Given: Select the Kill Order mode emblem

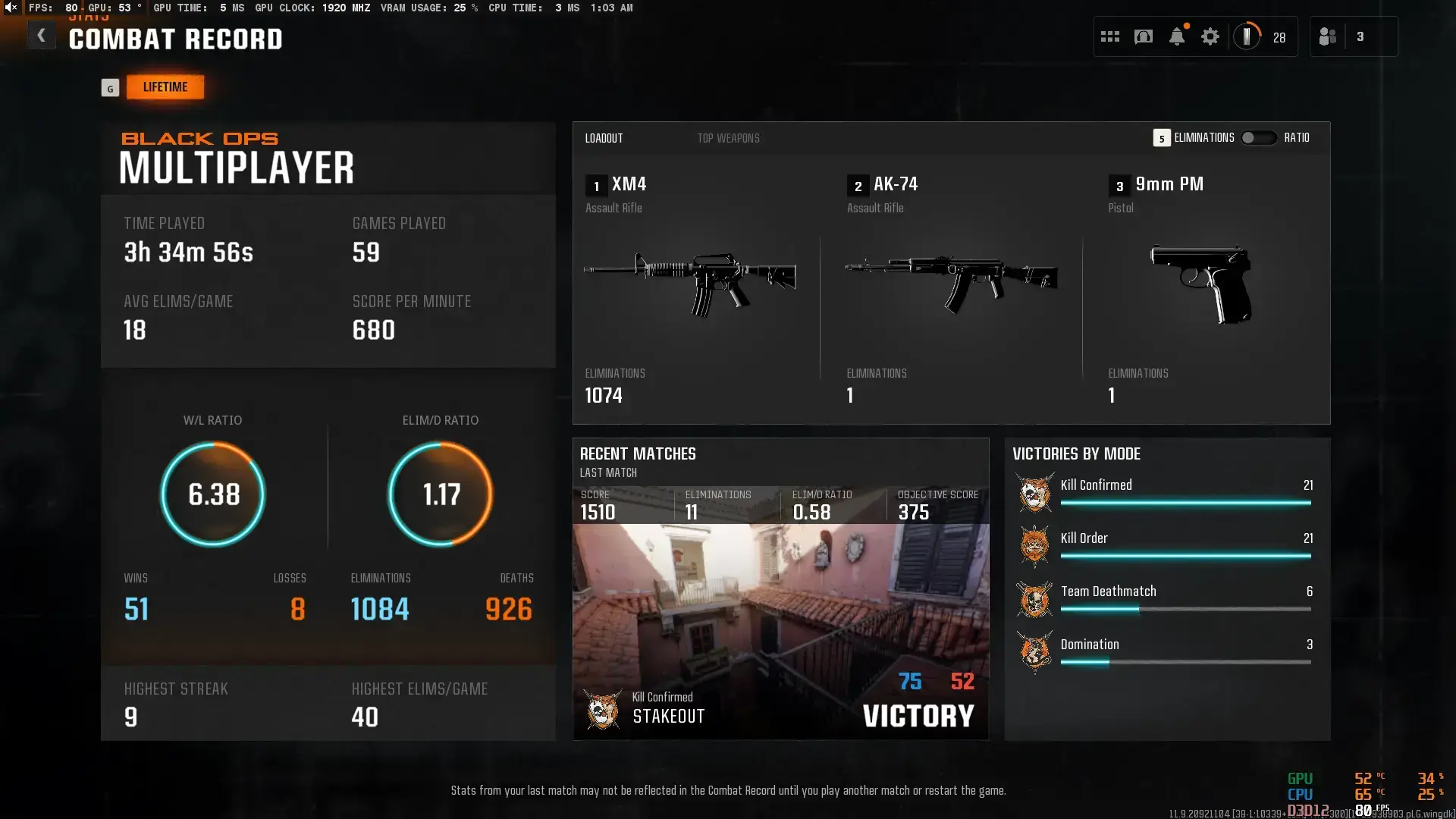Looking at the screenshot, I should (x=1034, y=546).
